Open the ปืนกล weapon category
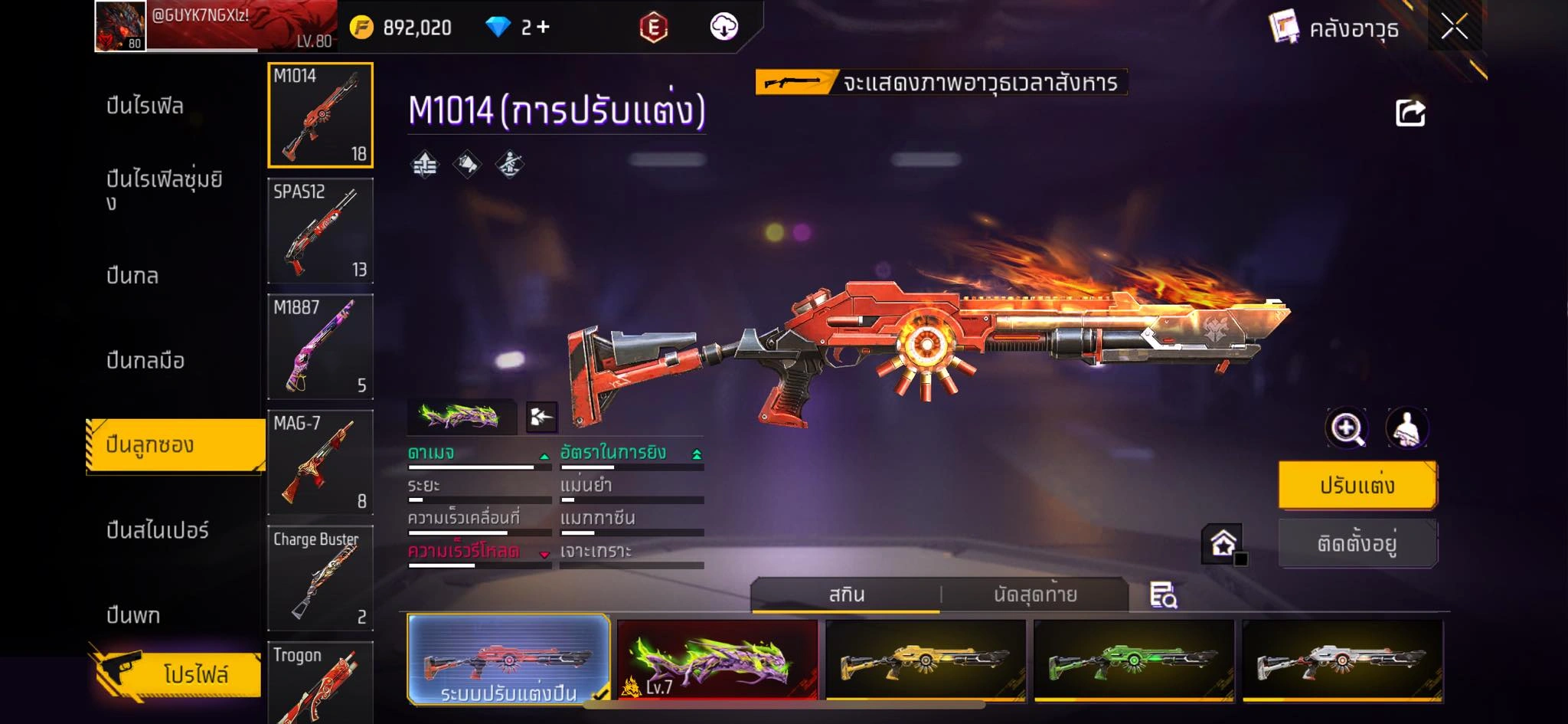Image resolution: width=1568 pixels, height=724 pixels. coord(133,276)
